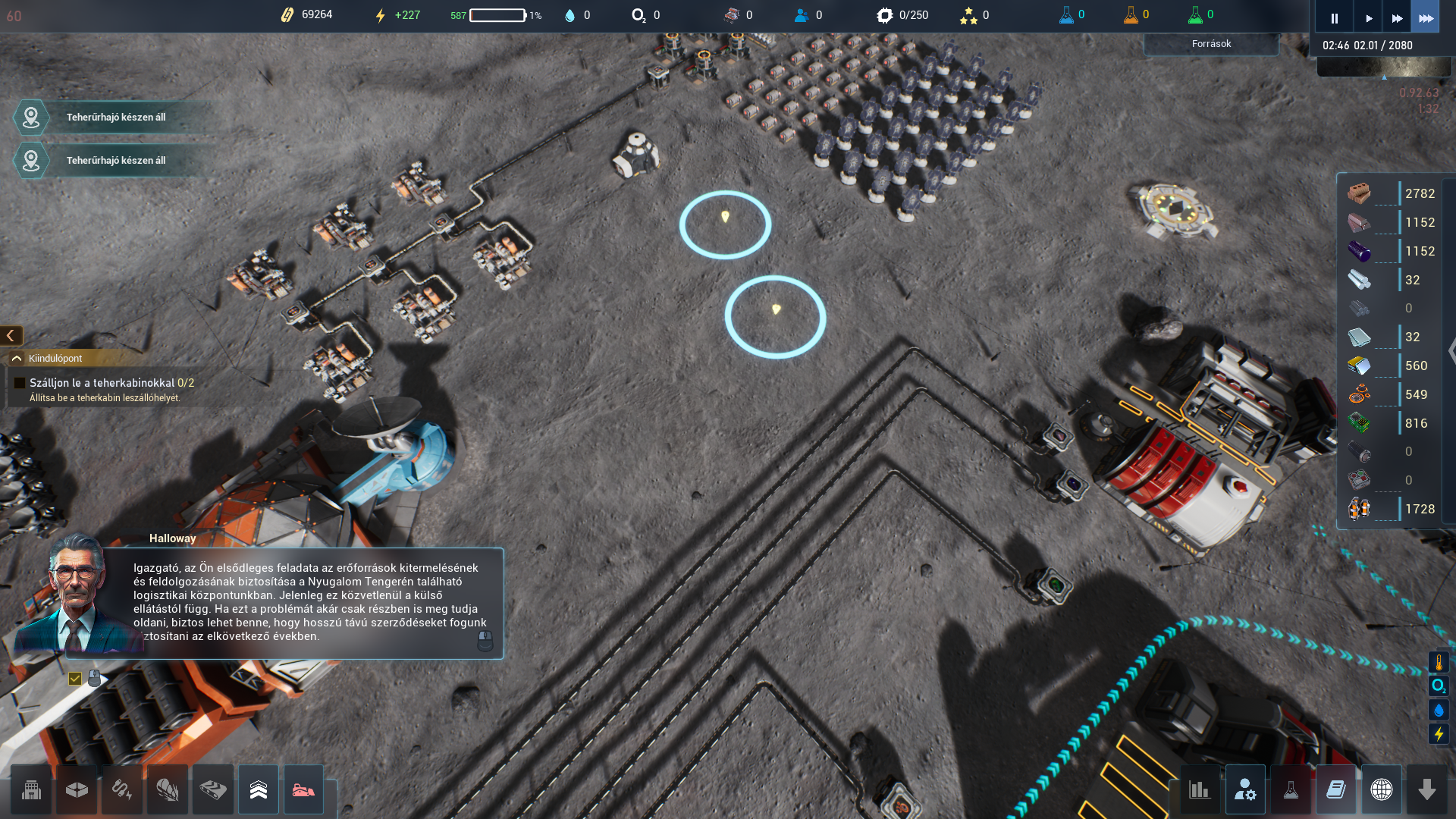Image resolution: width=1456 pixels, height=819 pixels.
Task: Open the globe world map
Action: [x=1382, y=790]
